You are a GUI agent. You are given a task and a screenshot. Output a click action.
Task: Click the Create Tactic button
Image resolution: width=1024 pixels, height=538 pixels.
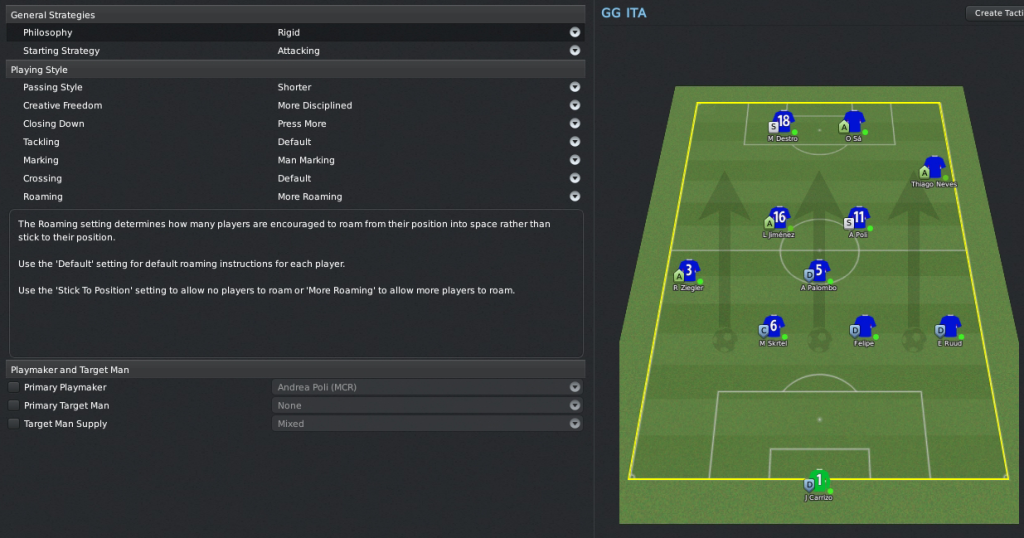[x=994, y=13]
